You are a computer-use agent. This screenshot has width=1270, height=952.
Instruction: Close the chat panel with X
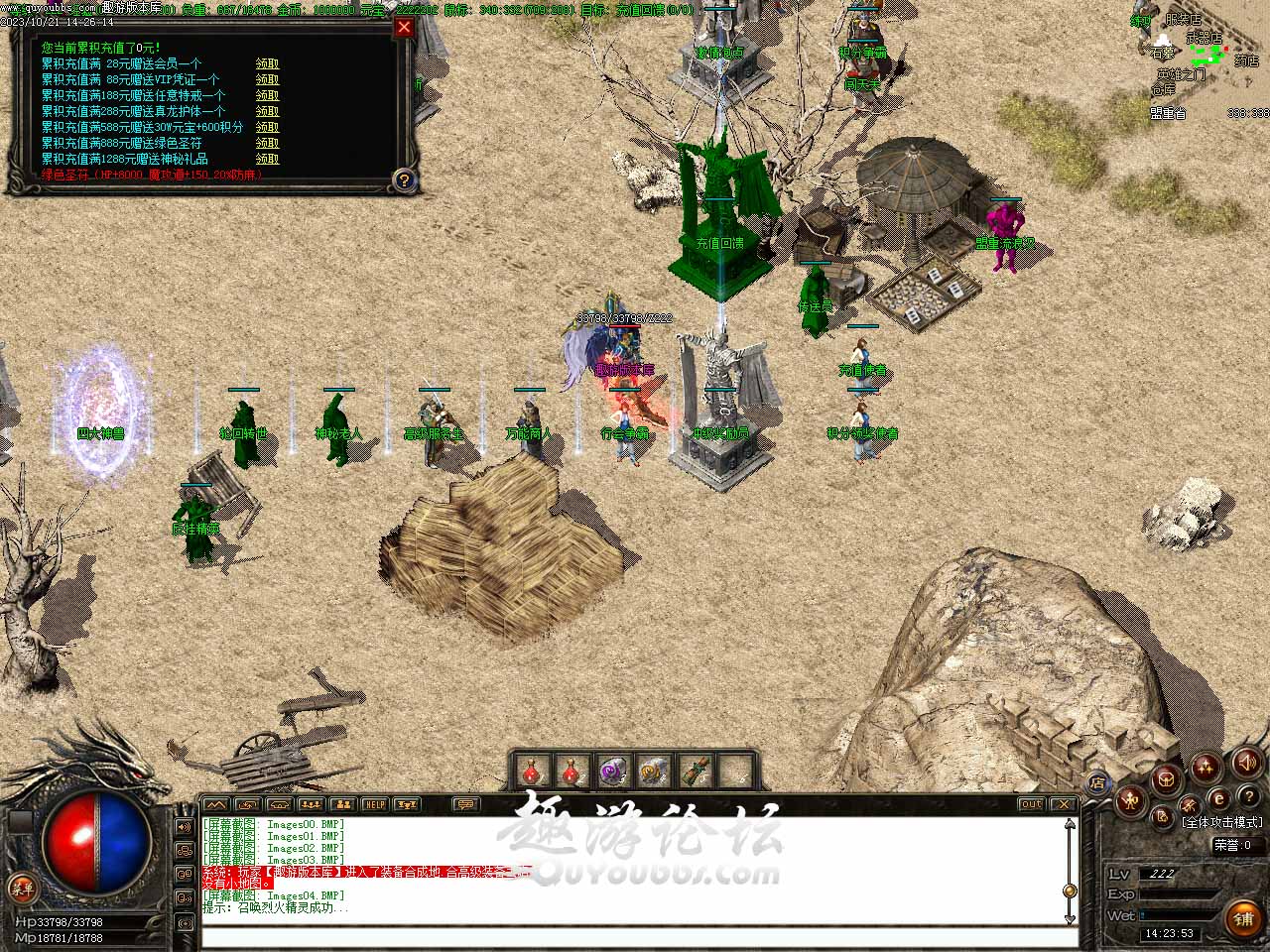pyautogui.click(x=1064, y=804)
